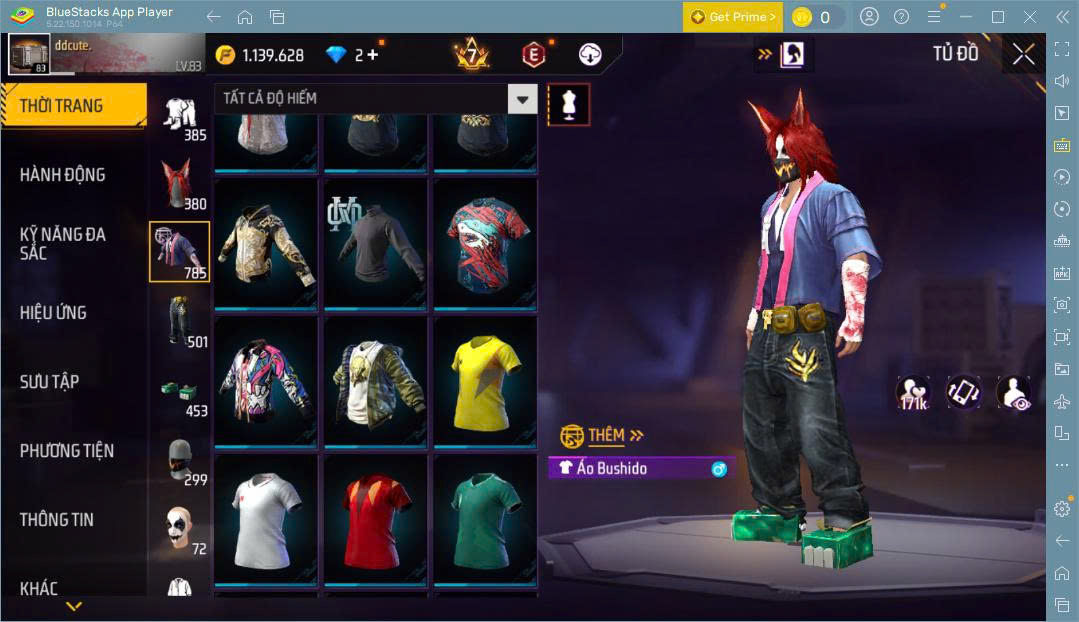Select the KỸ NĂNG ĐA SẮC tab
This screenshot has height=622, width=1079.
(x=62, y=243)
